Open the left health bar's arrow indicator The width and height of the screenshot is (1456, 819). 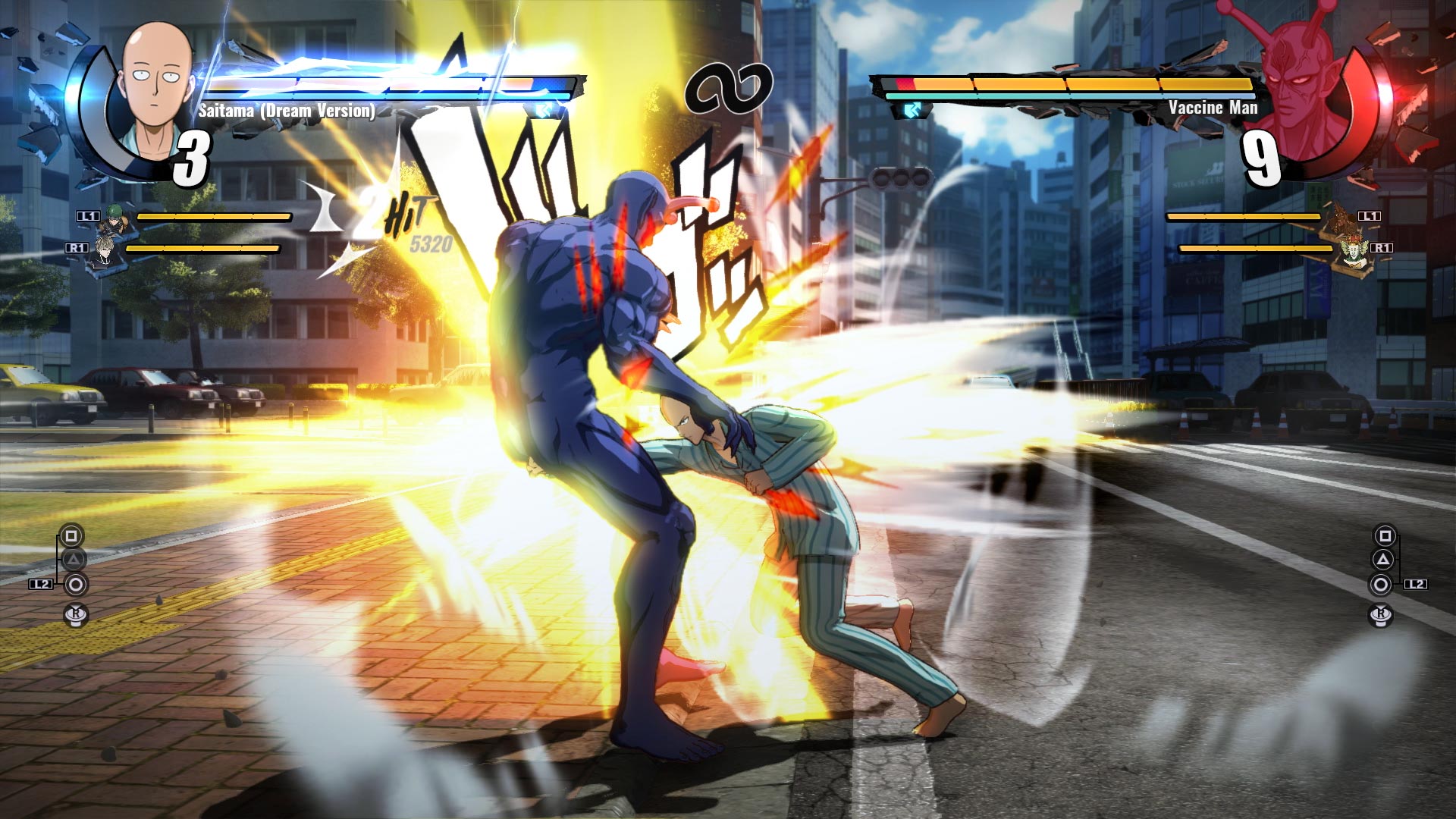(x=544, y=108)
